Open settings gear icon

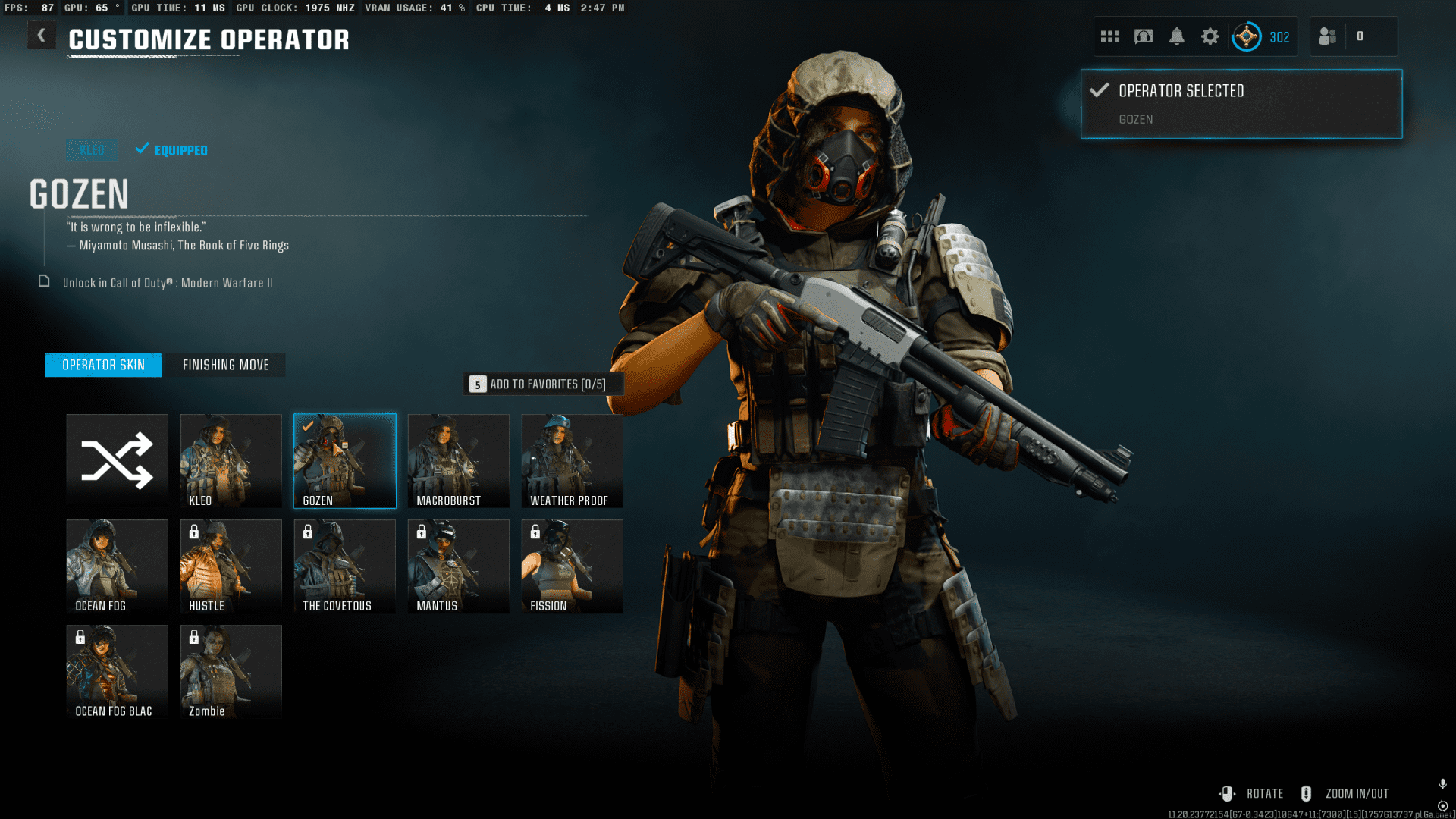point(1210,36)
